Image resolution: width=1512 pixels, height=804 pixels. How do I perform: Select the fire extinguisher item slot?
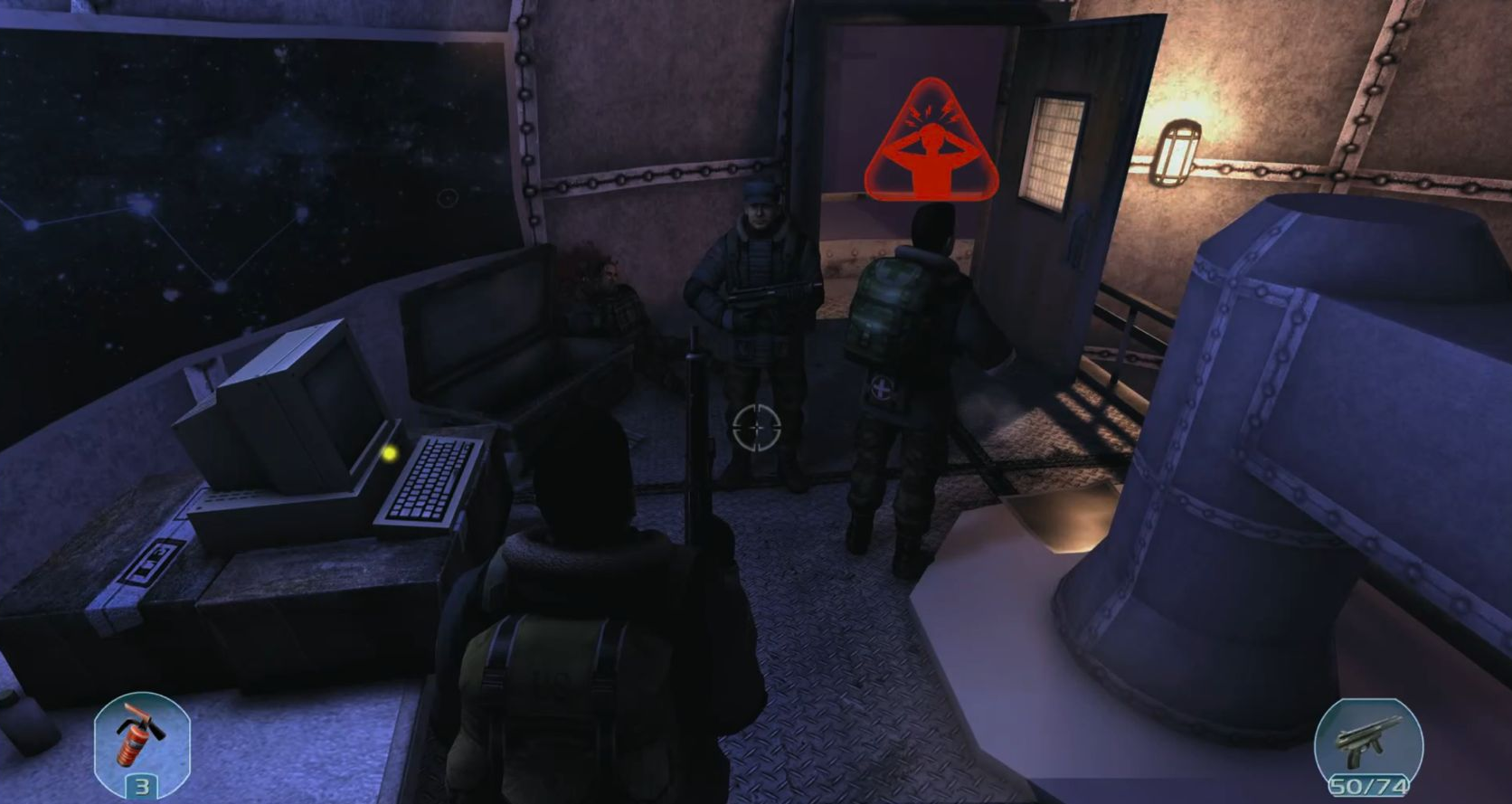click(142, 744)
